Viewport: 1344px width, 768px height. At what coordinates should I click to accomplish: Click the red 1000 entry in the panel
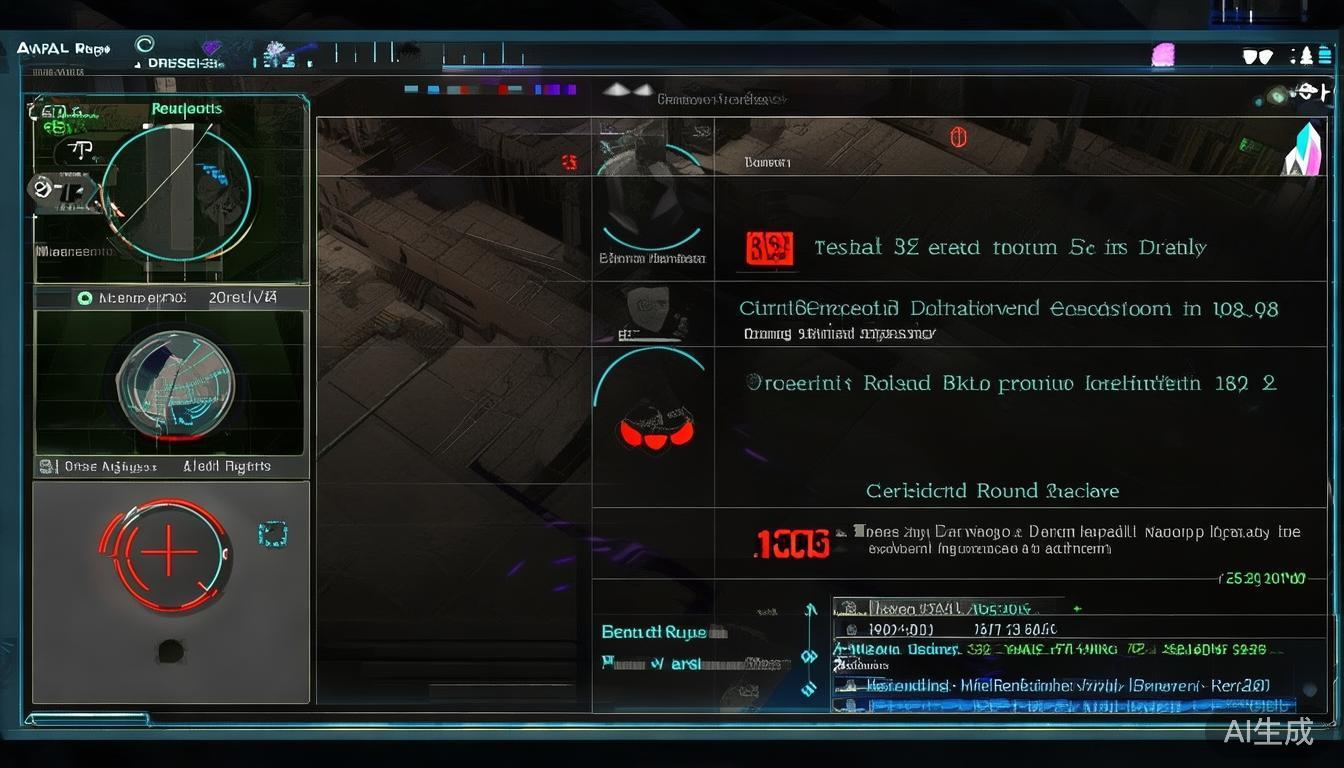coord(791,543)
